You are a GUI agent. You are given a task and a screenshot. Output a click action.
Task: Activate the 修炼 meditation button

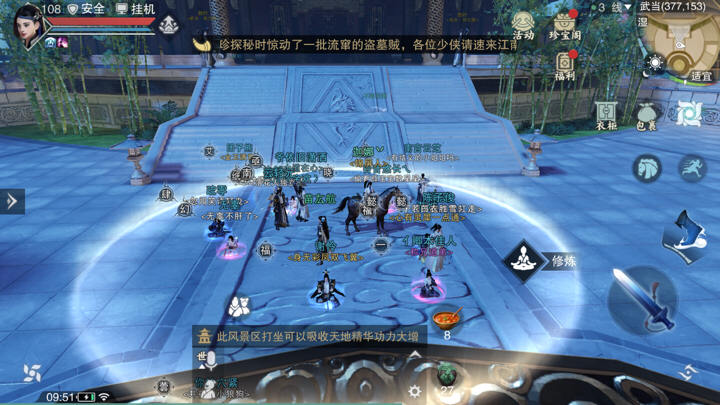click(523, 262)
